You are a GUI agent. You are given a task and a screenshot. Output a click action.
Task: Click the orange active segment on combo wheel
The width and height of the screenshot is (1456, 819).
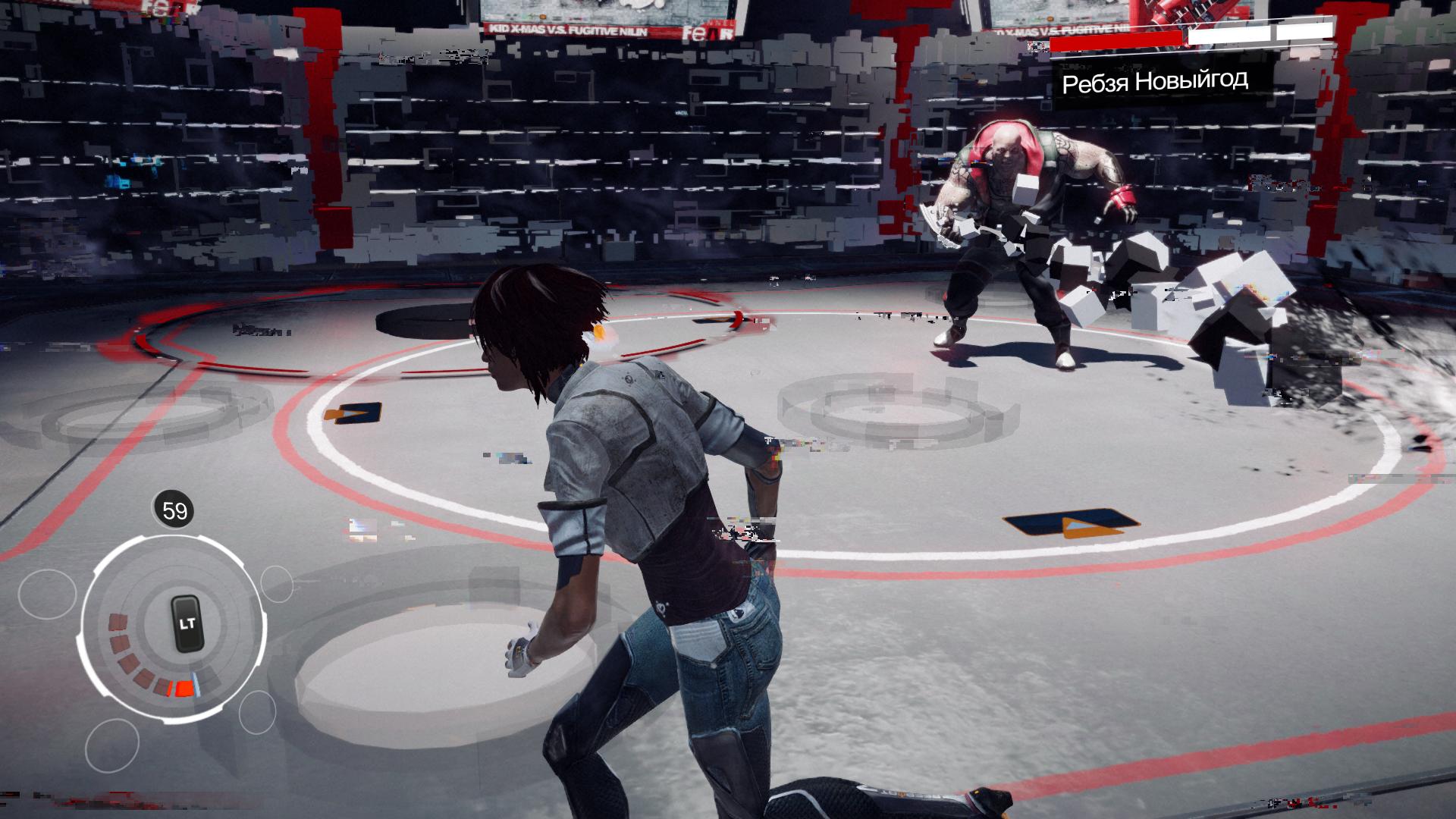point(184,687)
